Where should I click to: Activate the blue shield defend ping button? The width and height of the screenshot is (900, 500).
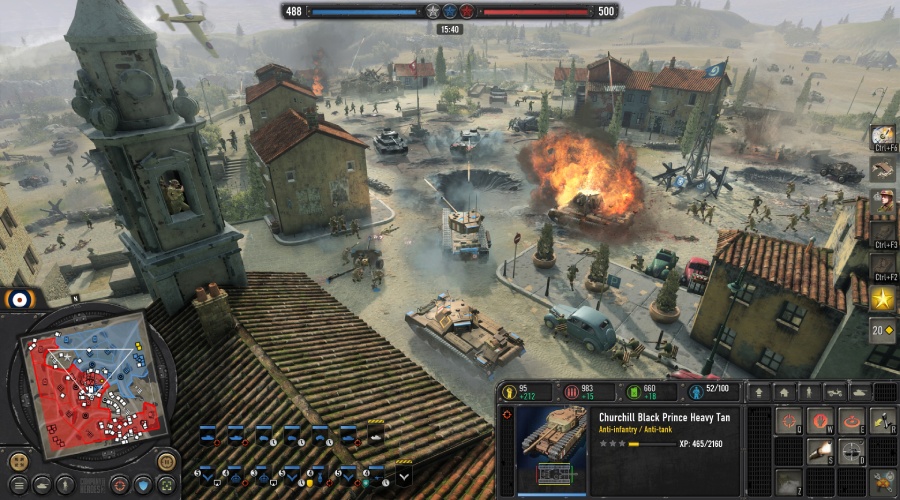point(144,484)
